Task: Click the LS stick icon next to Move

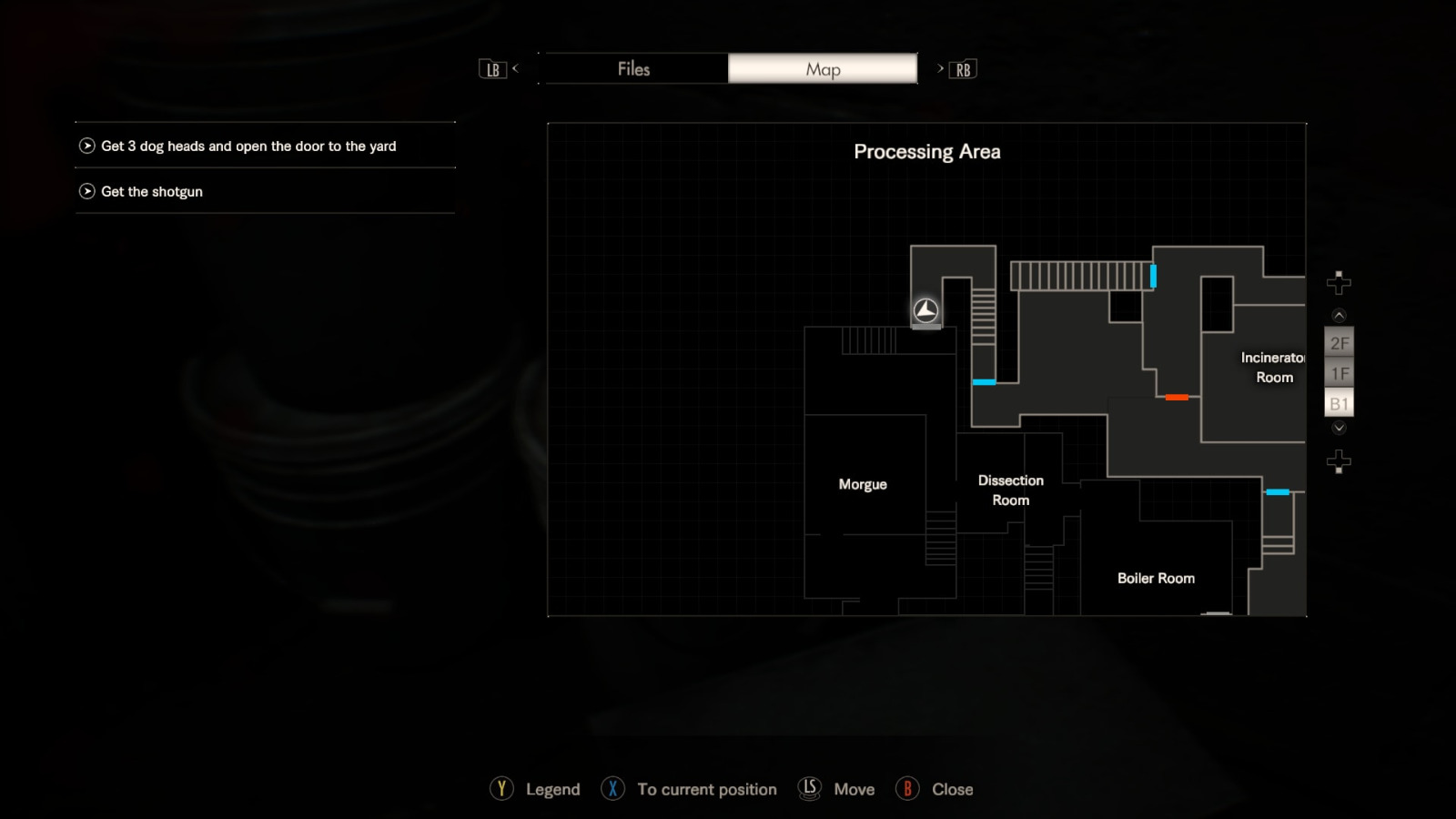Action: (x=808, y=789)
